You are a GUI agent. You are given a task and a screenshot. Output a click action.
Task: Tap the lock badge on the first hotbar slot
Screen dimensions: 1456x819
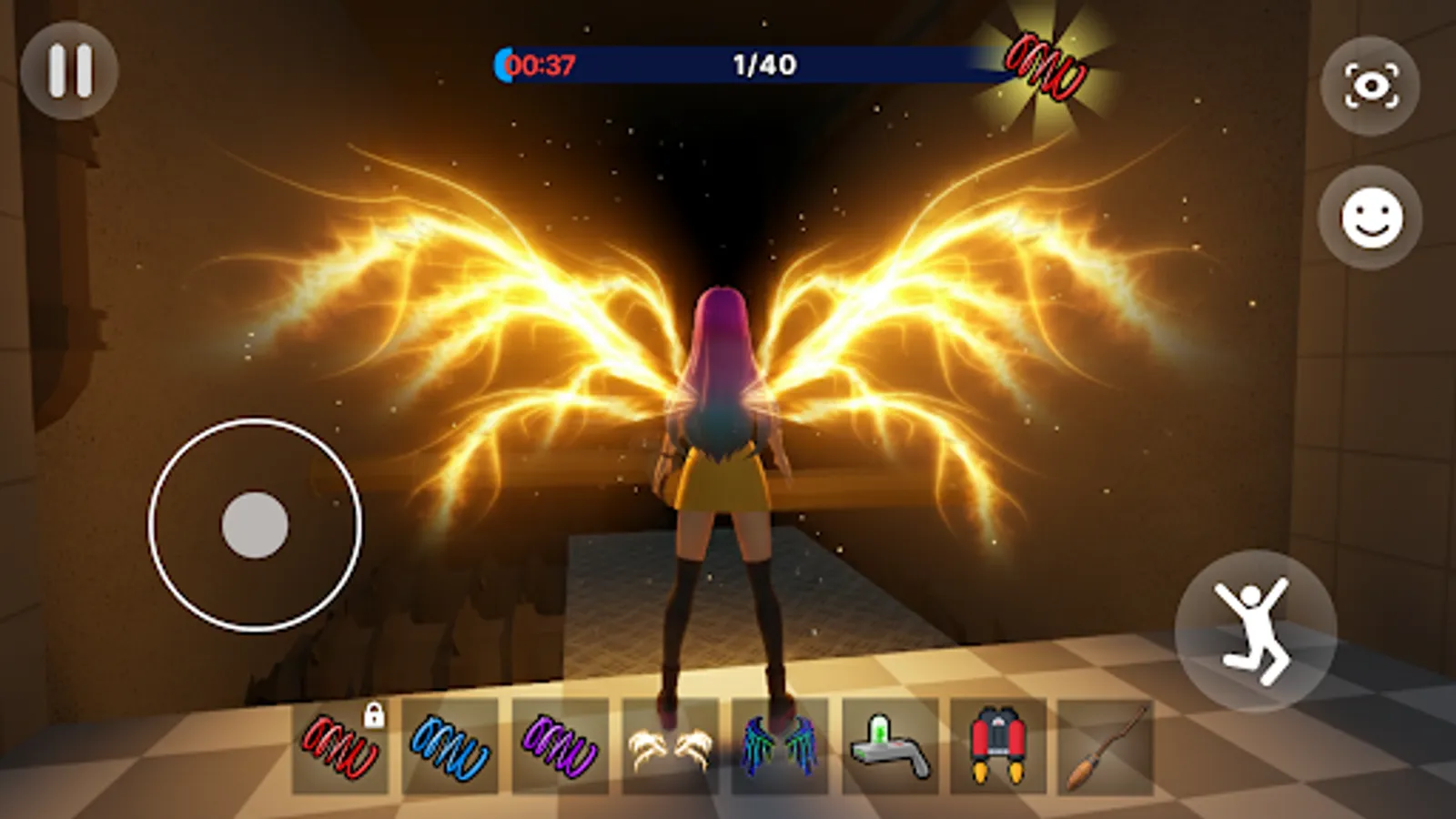click(376, 715)
